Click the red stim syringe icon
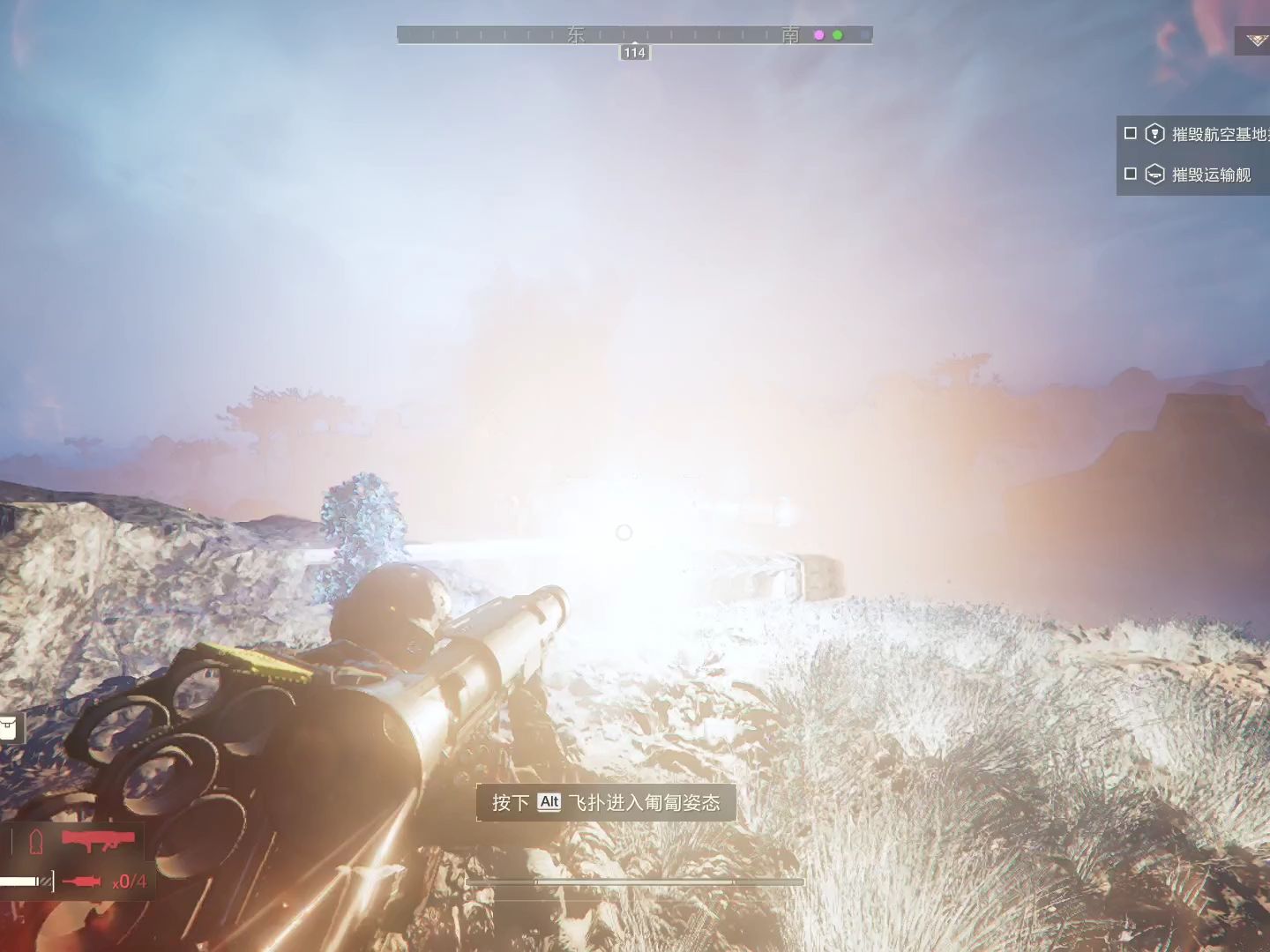The image size is (1270, 952). 82,881
